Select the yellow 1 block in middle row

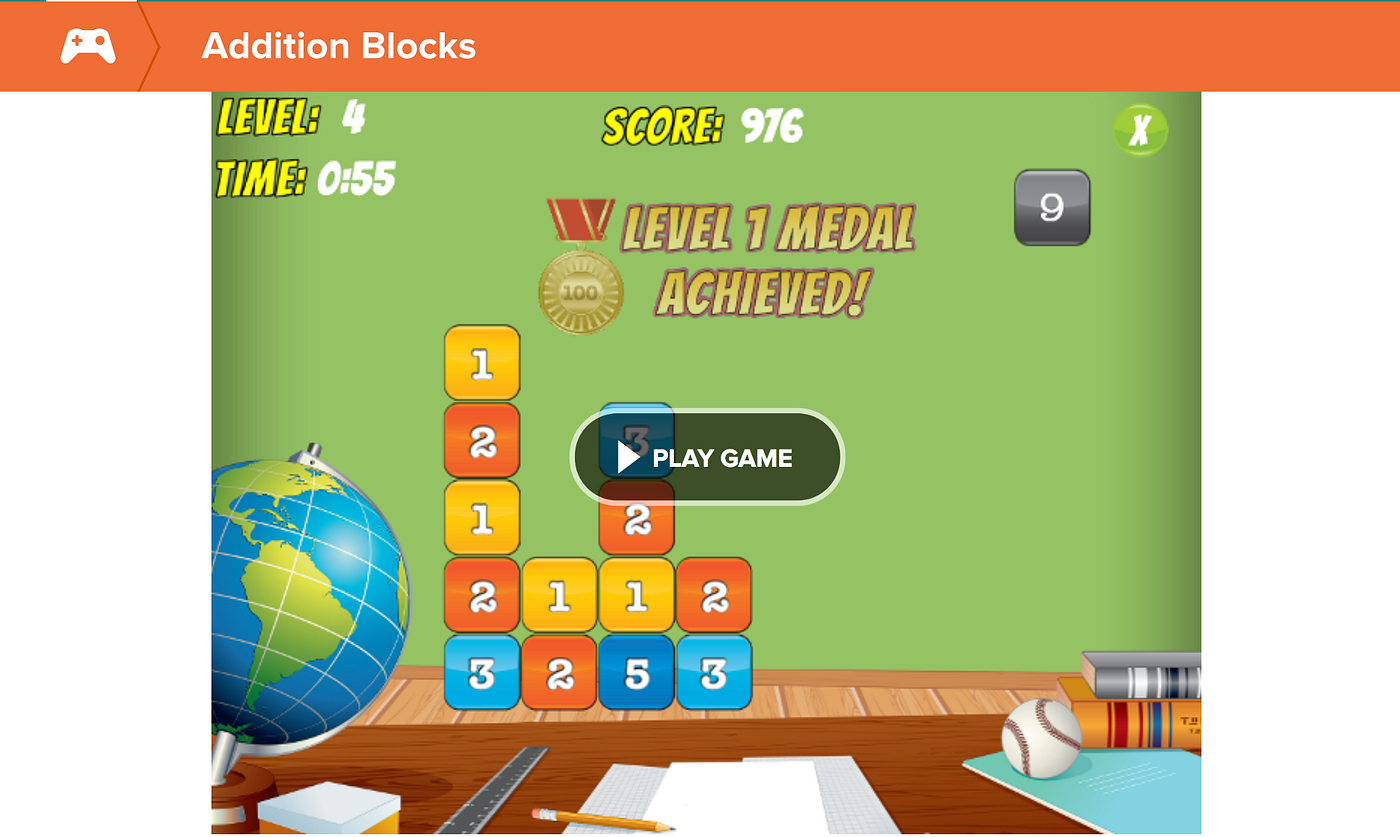click(x=558, y=597)
